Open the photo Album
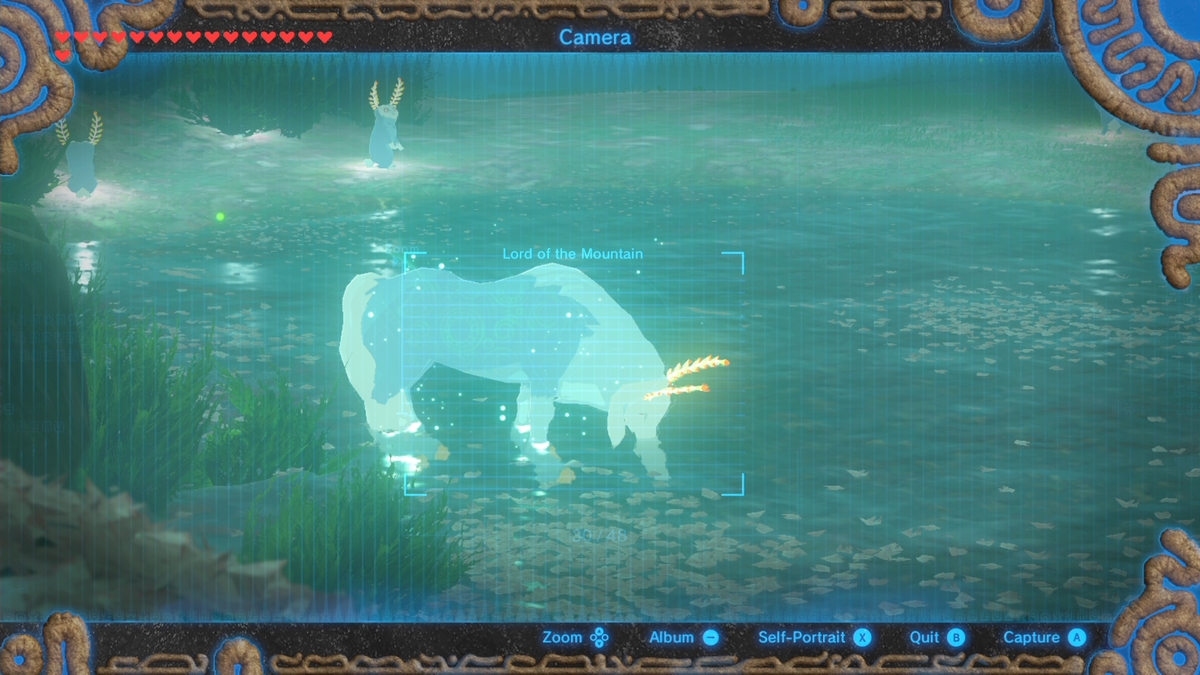Screen dimensions: 1200x675 pyautogui.click(x=684, y=638)
